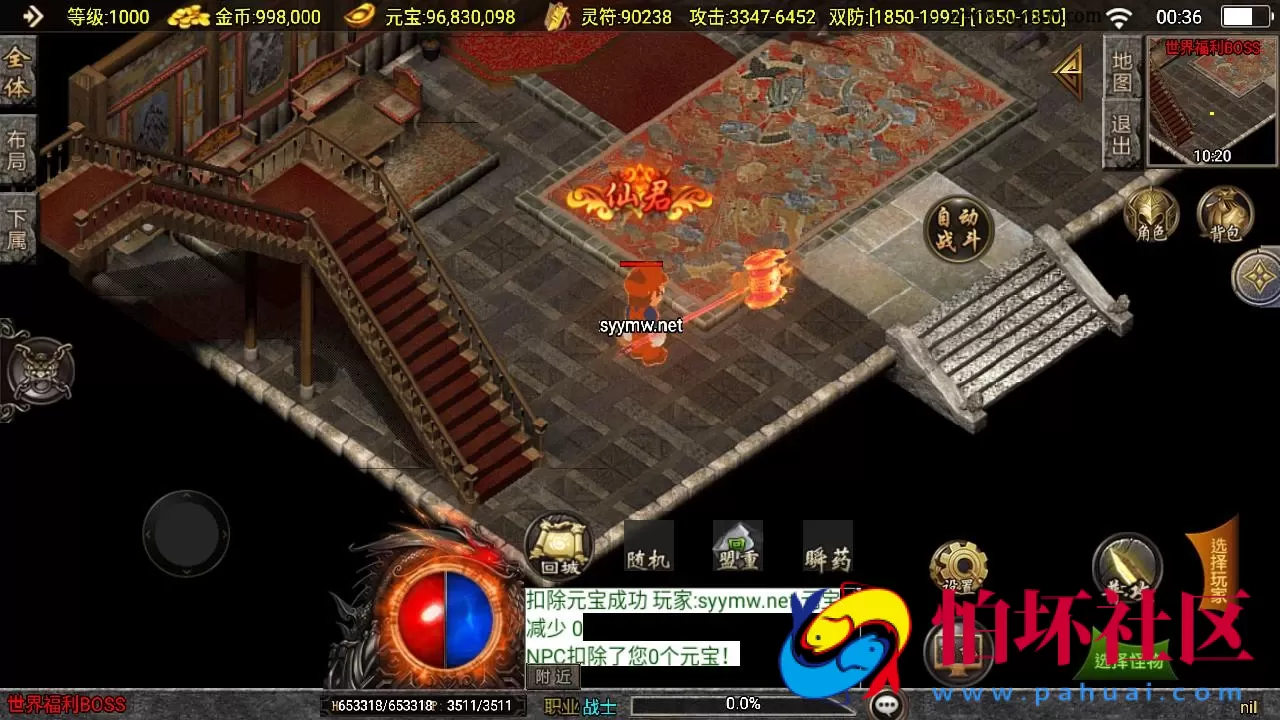Select the 回城 return-to-town scroll icon
This screenshot has height=720, width=1280.
point(557,548)
